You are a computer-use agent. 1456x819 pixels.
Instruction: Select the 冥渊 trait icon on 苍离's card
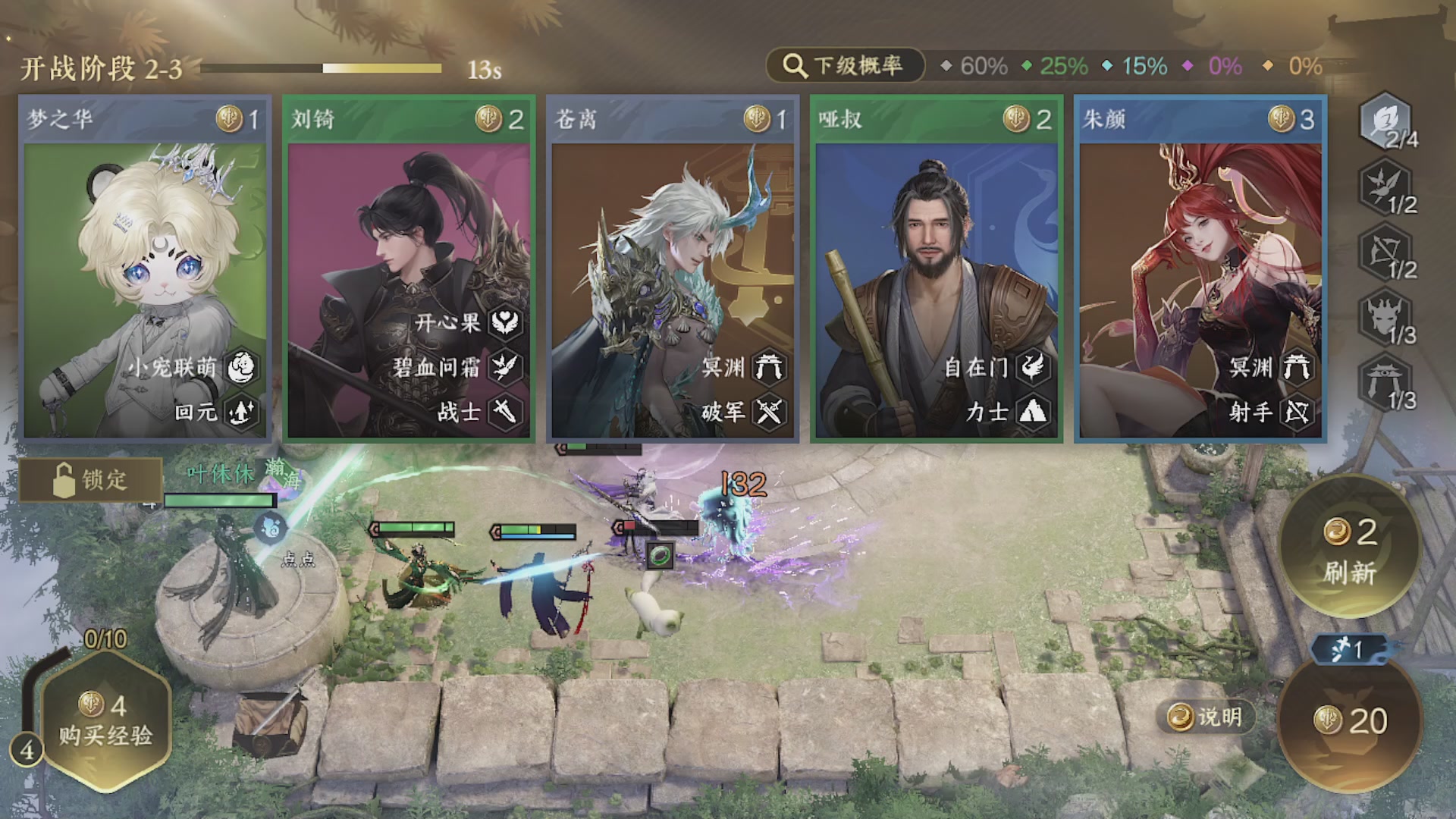pos(768,368)
